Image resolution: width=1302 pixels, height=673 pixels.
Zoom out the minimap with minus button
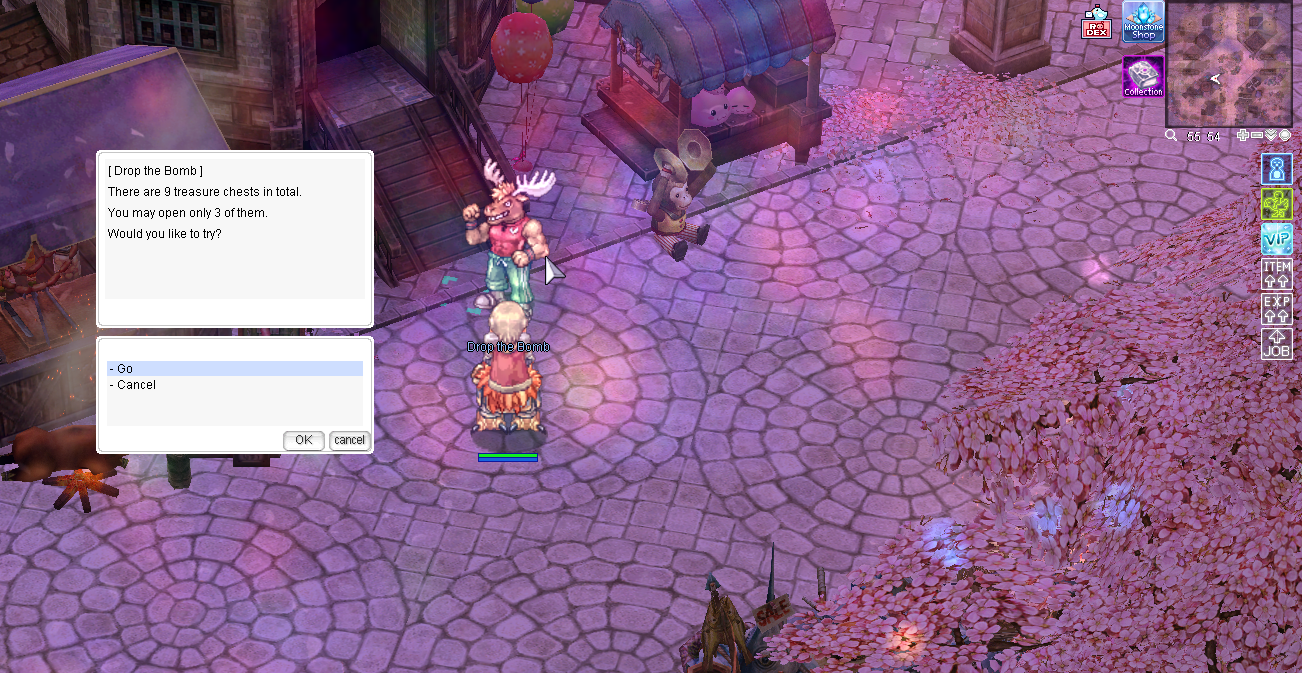tap(1257, 135)
